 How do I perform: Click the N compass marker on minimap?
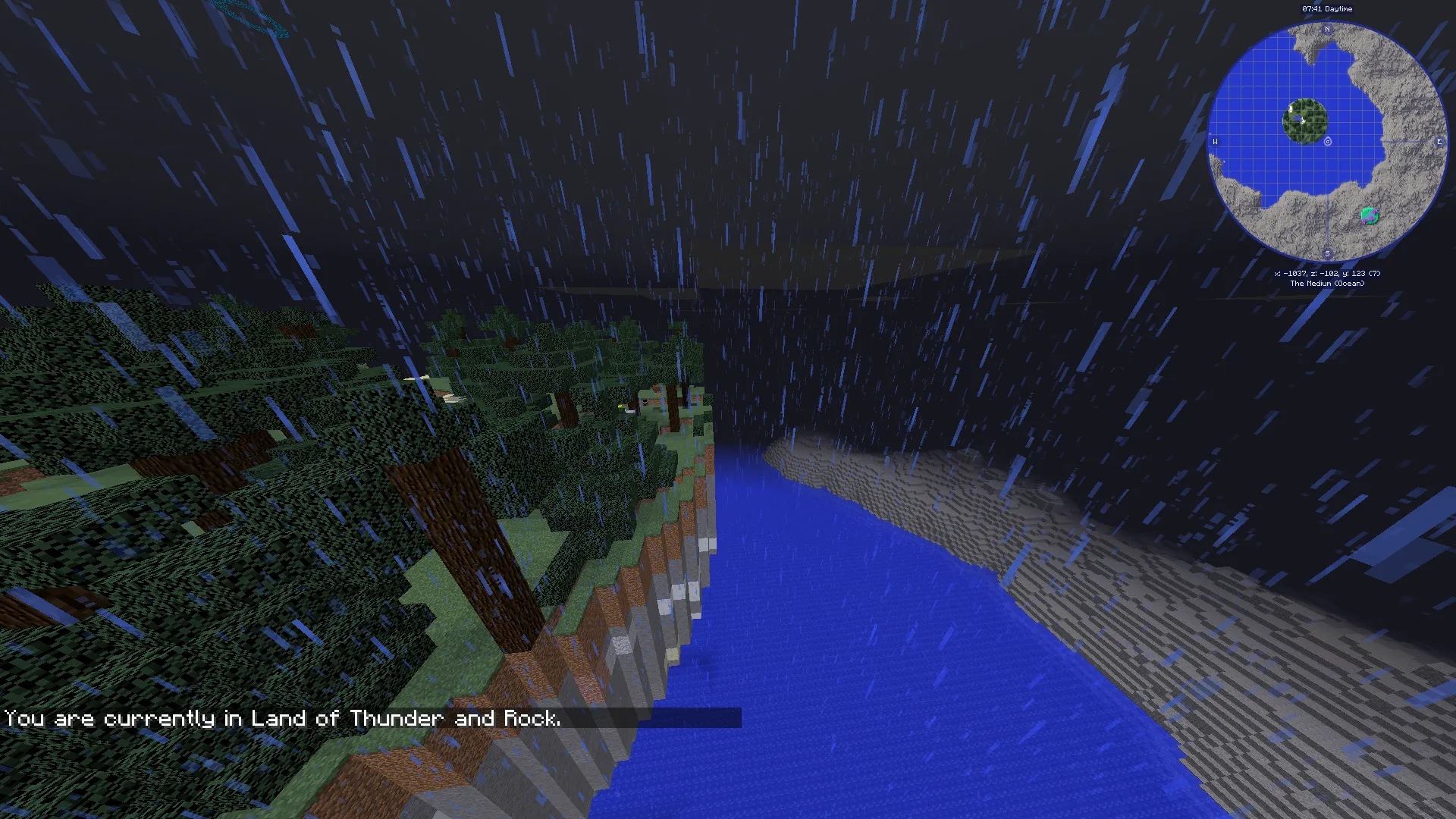1327,28
